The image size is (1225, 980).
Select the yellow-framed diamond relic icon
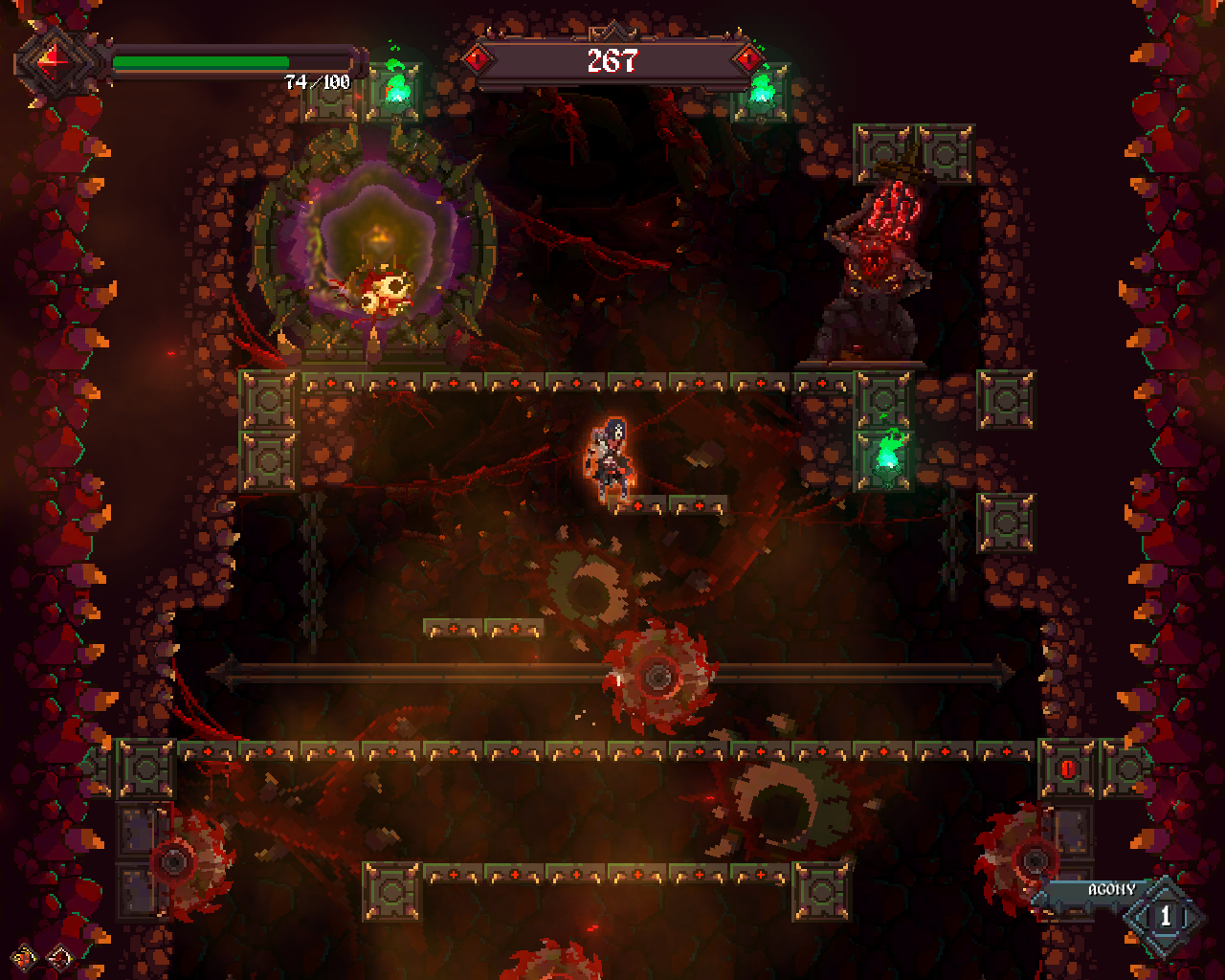click(25, 956)
